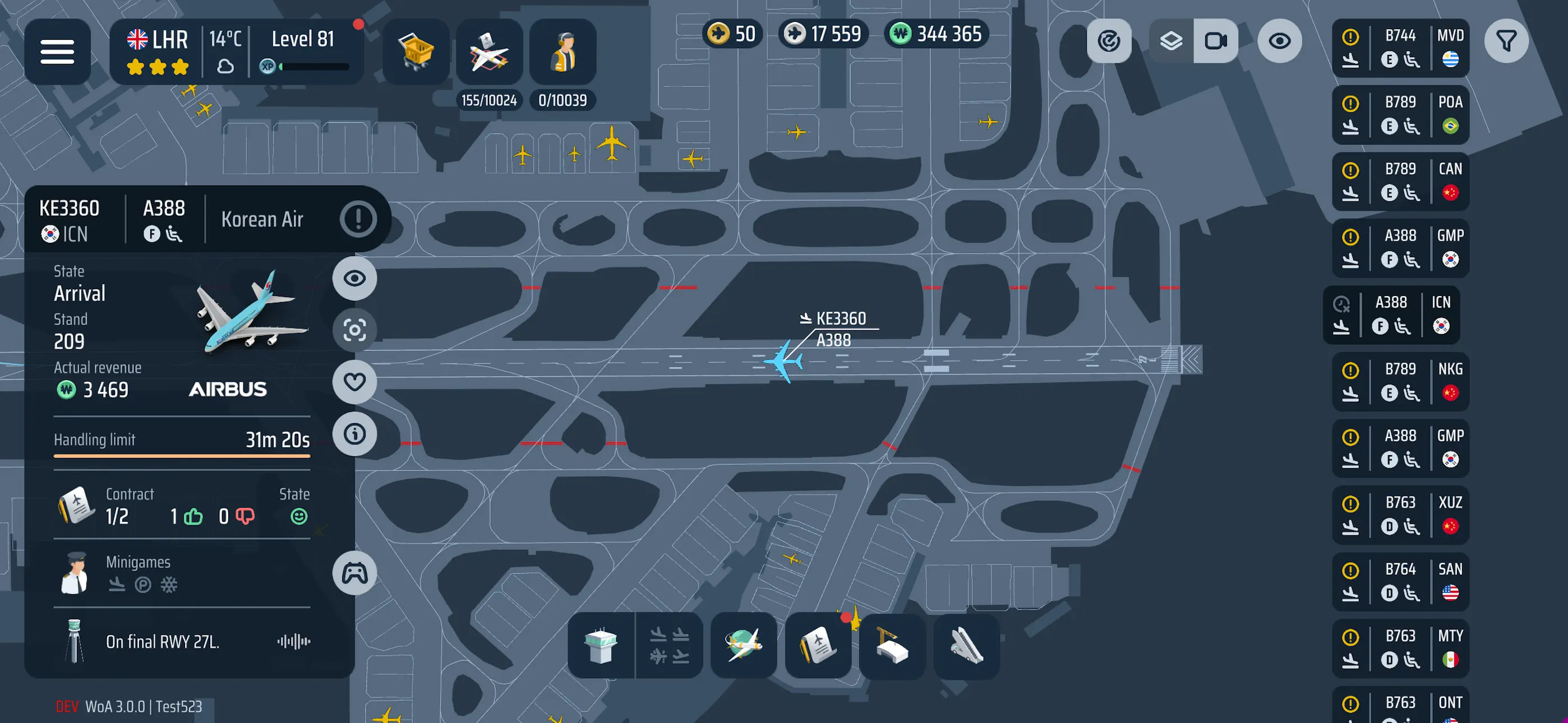Select the B744 MVD flight row
The image size is (1568, 723).
pyautogui.click(x=1400, y=48)
